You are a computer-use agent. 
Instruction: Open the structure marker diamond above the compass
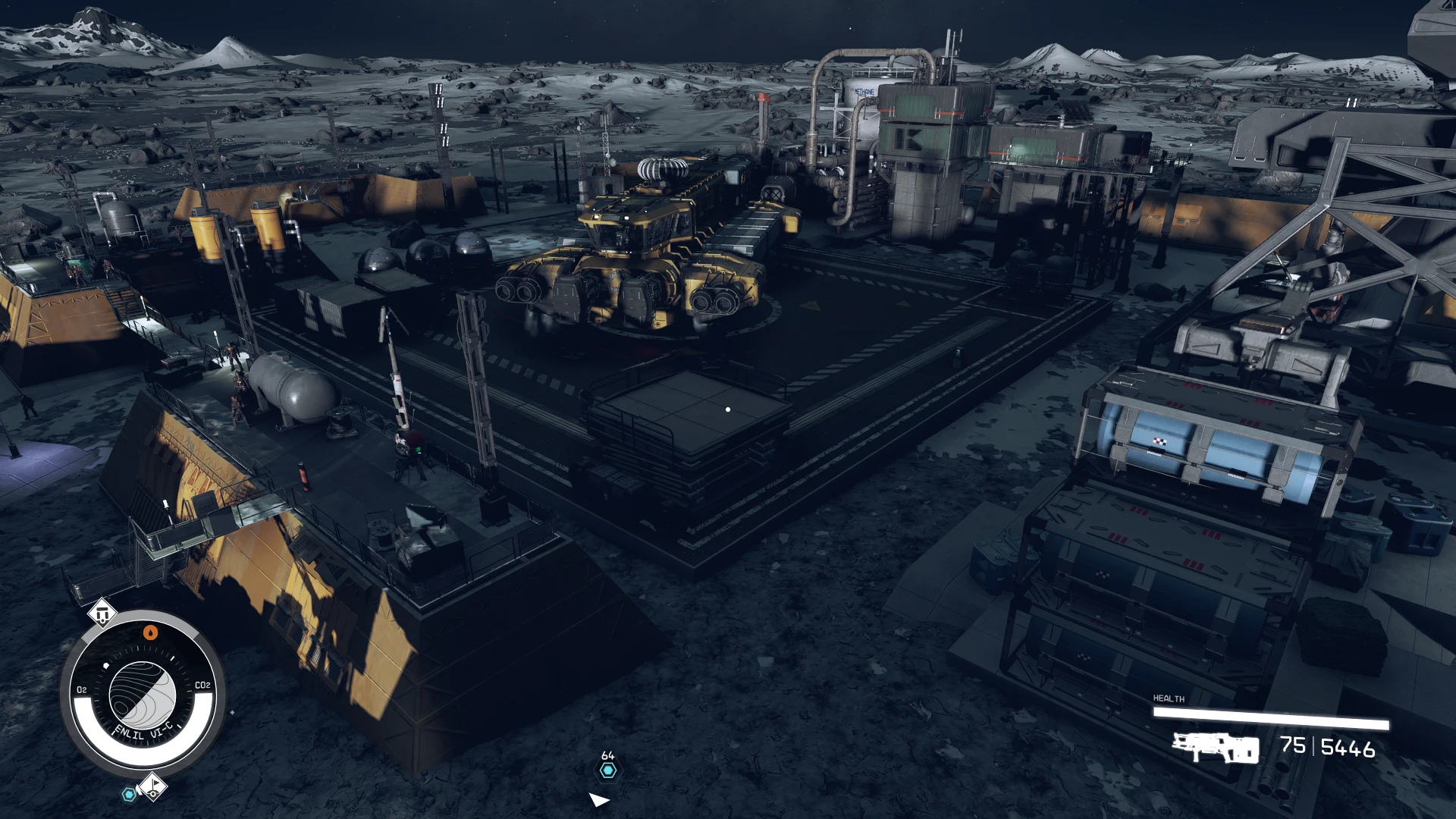coord(102,613)
